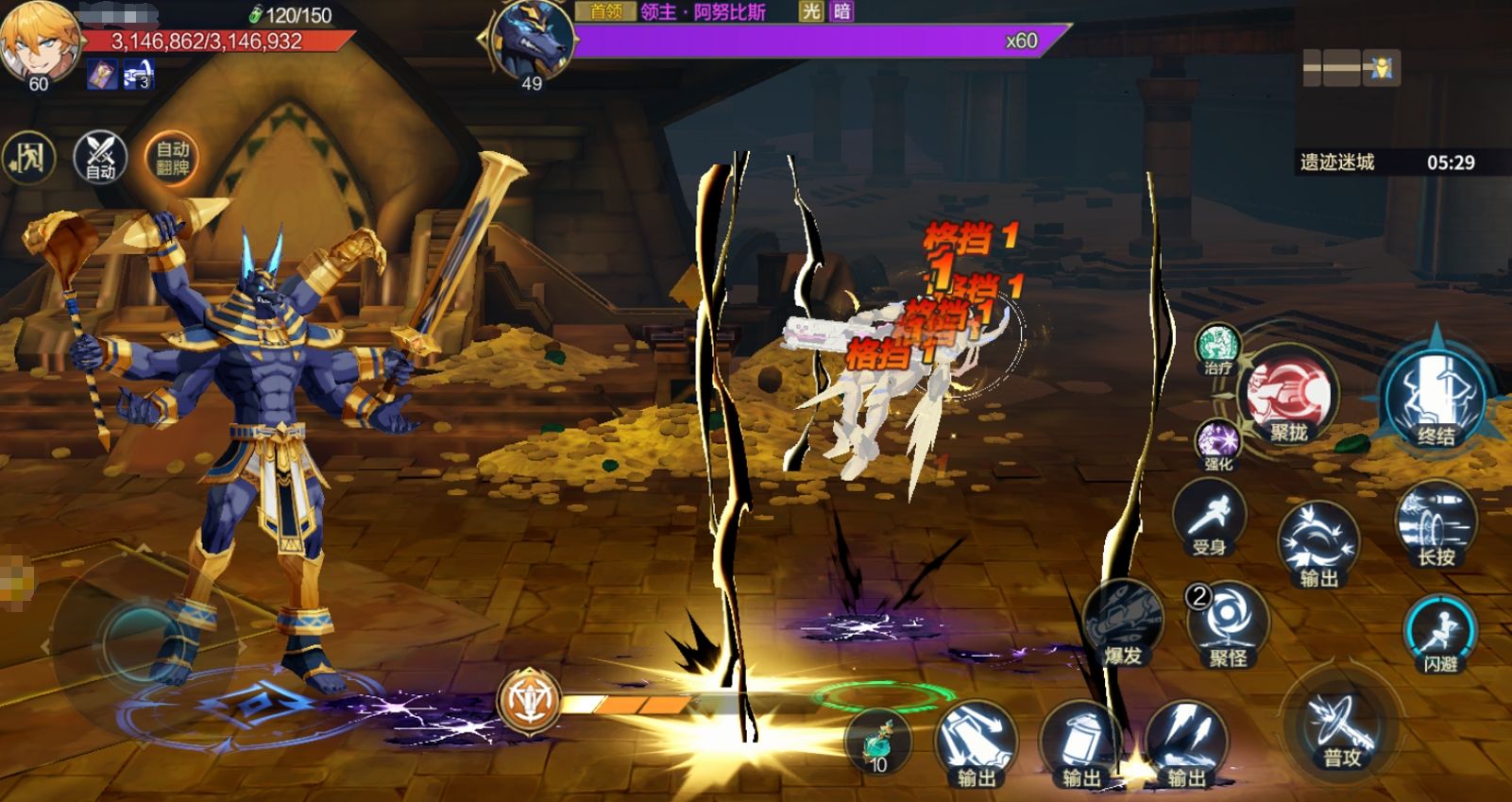Activate the 输出 skill with swirling arrows icon
Viewport: 1512px width, 802px height.
pyautogui.click(x=1318, y=543)
